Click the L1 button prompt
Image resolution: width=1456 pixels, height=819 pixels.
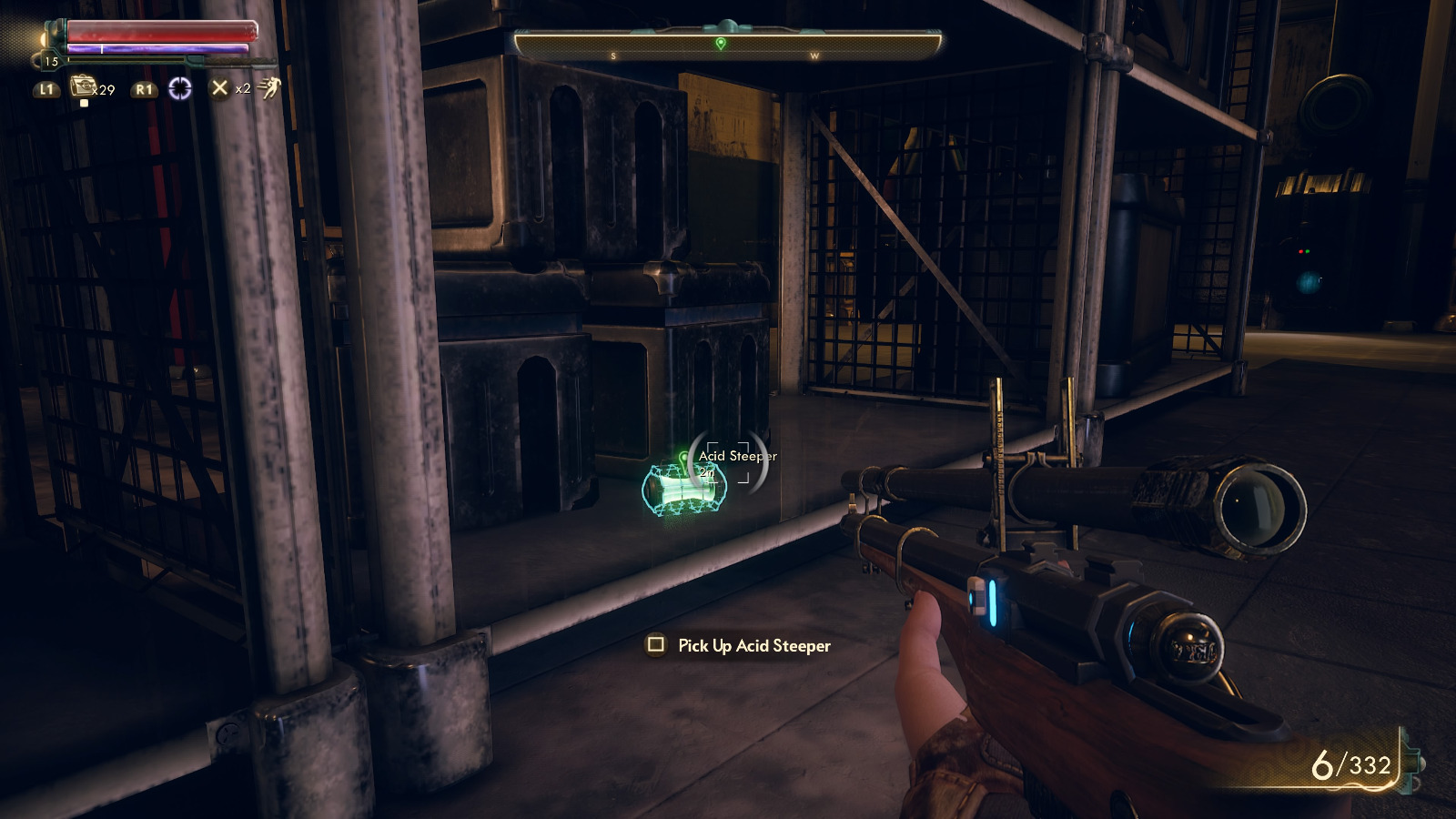(45, 89)
